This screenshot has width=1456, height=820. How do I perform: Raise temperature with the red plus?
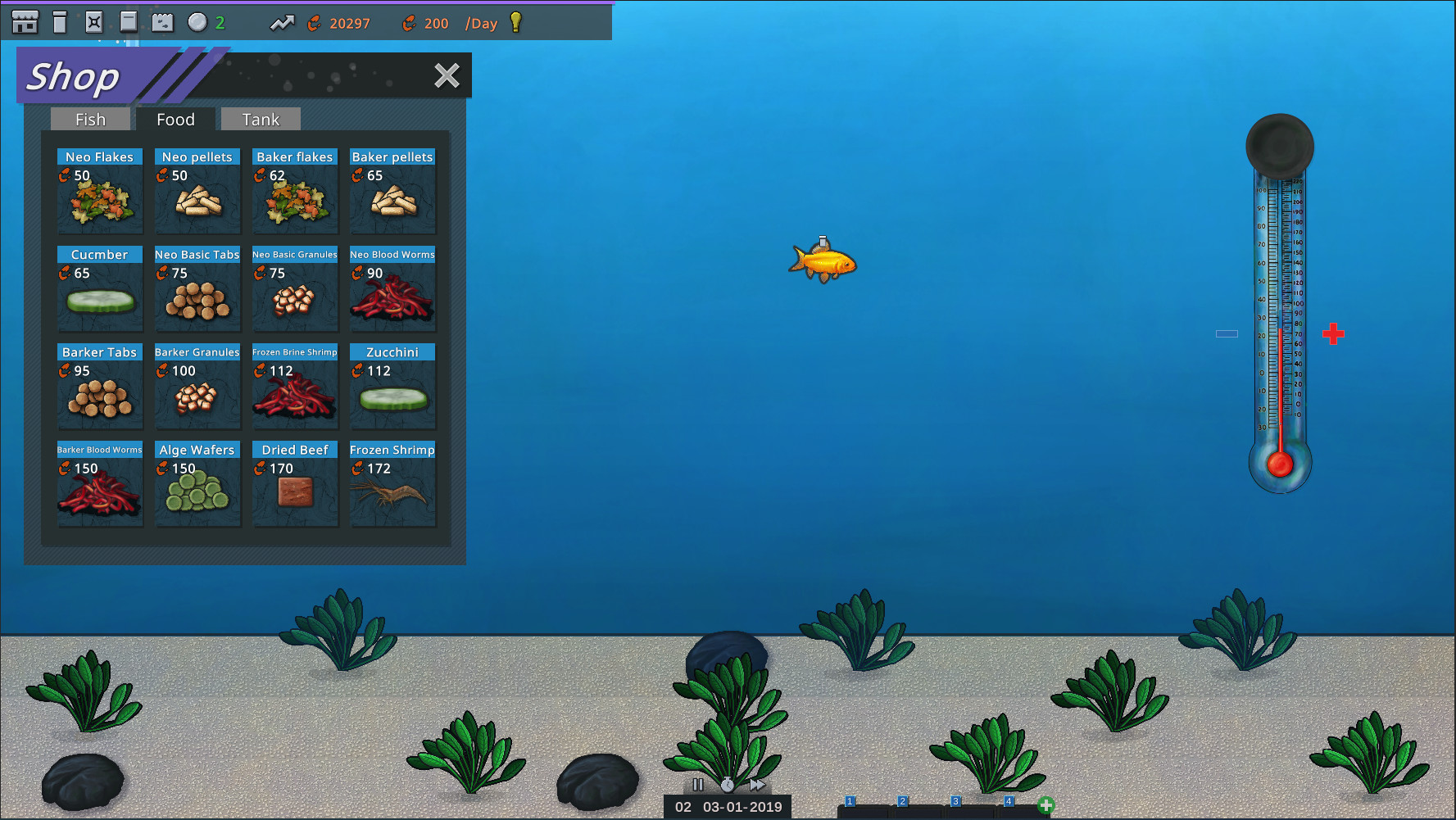pos(1334,333)
